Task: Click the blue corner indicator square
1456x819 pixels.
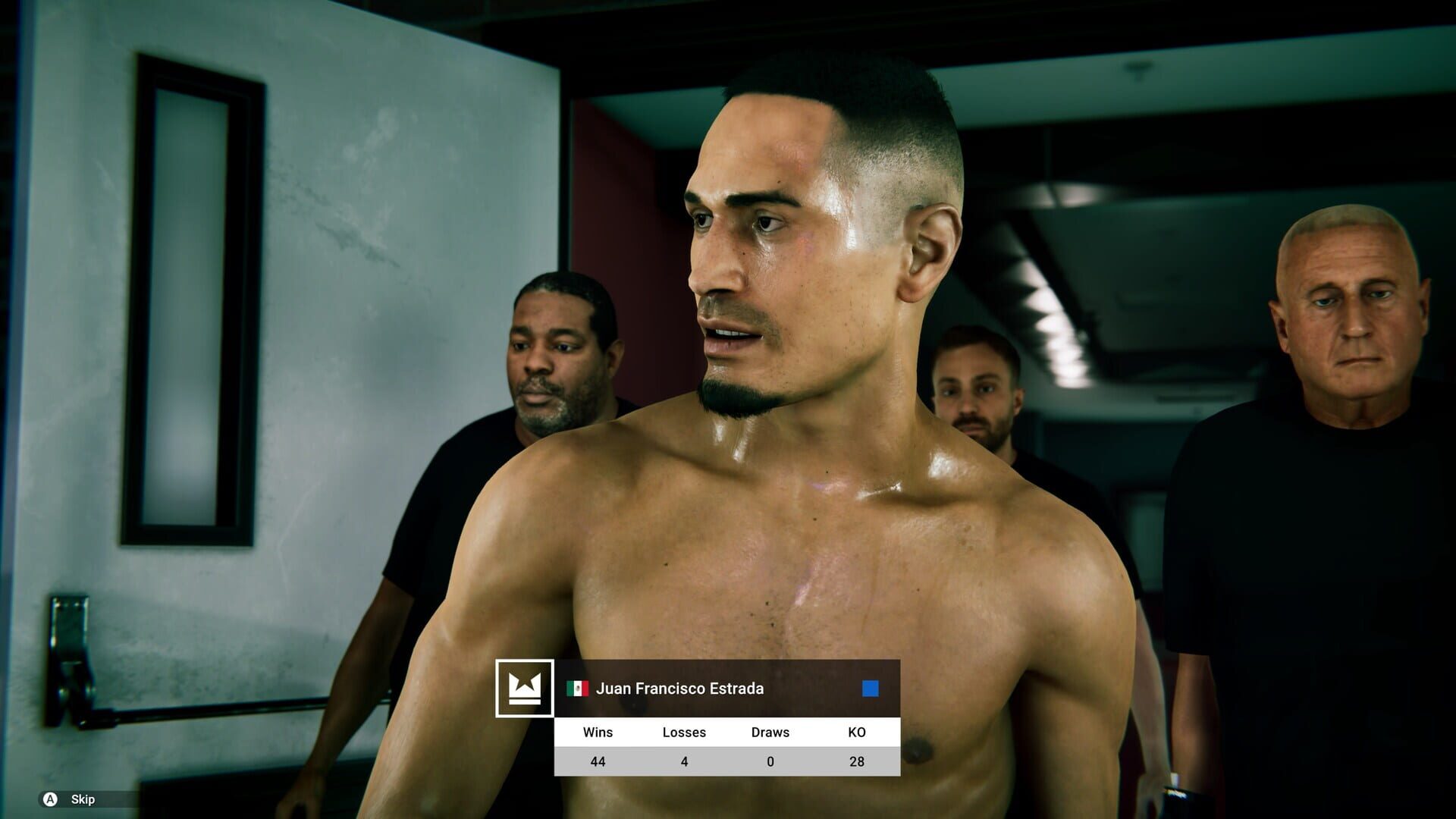Action: coord(869,689)
